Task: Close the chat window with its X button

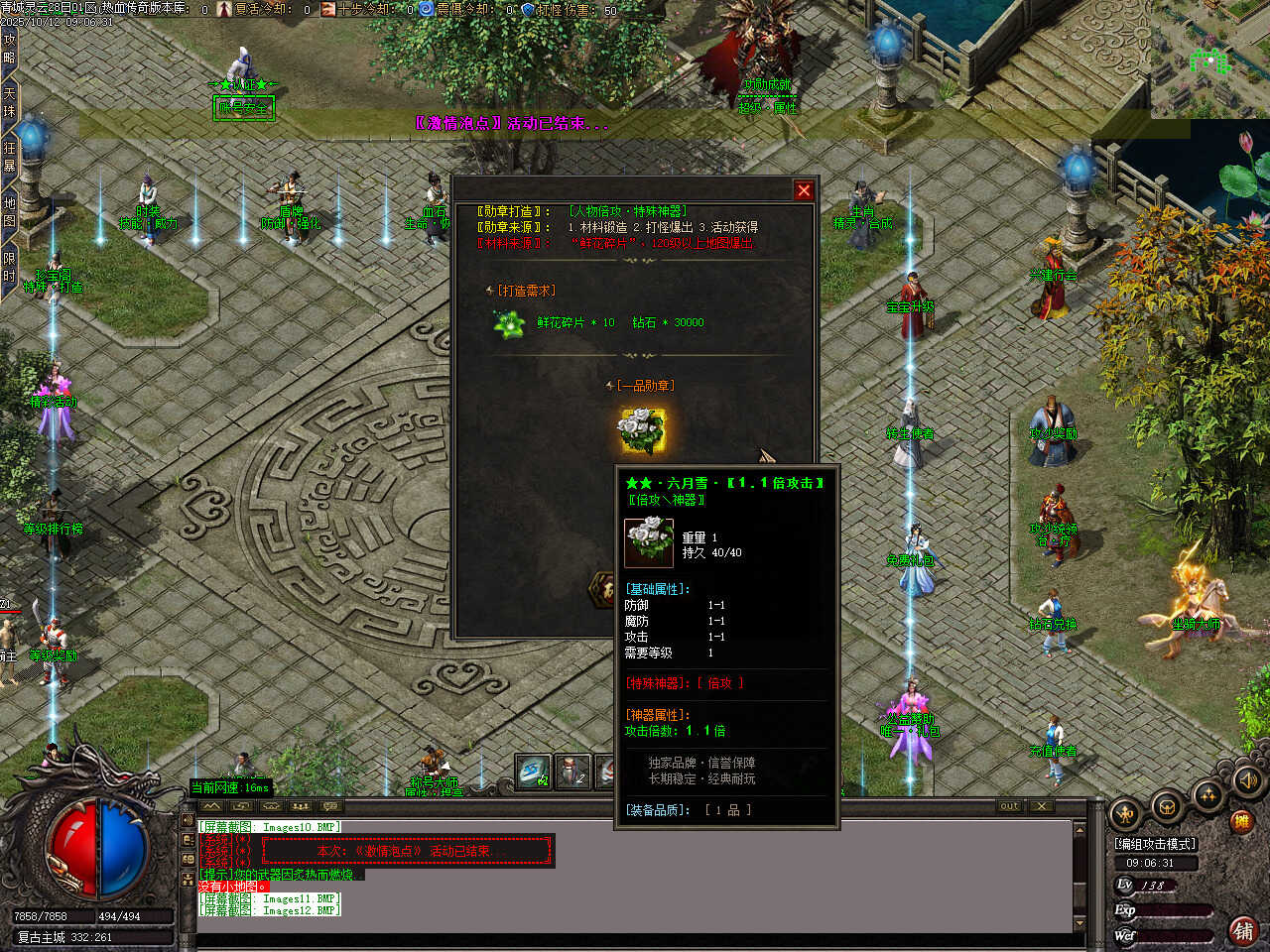Action: click(1041, 806)
